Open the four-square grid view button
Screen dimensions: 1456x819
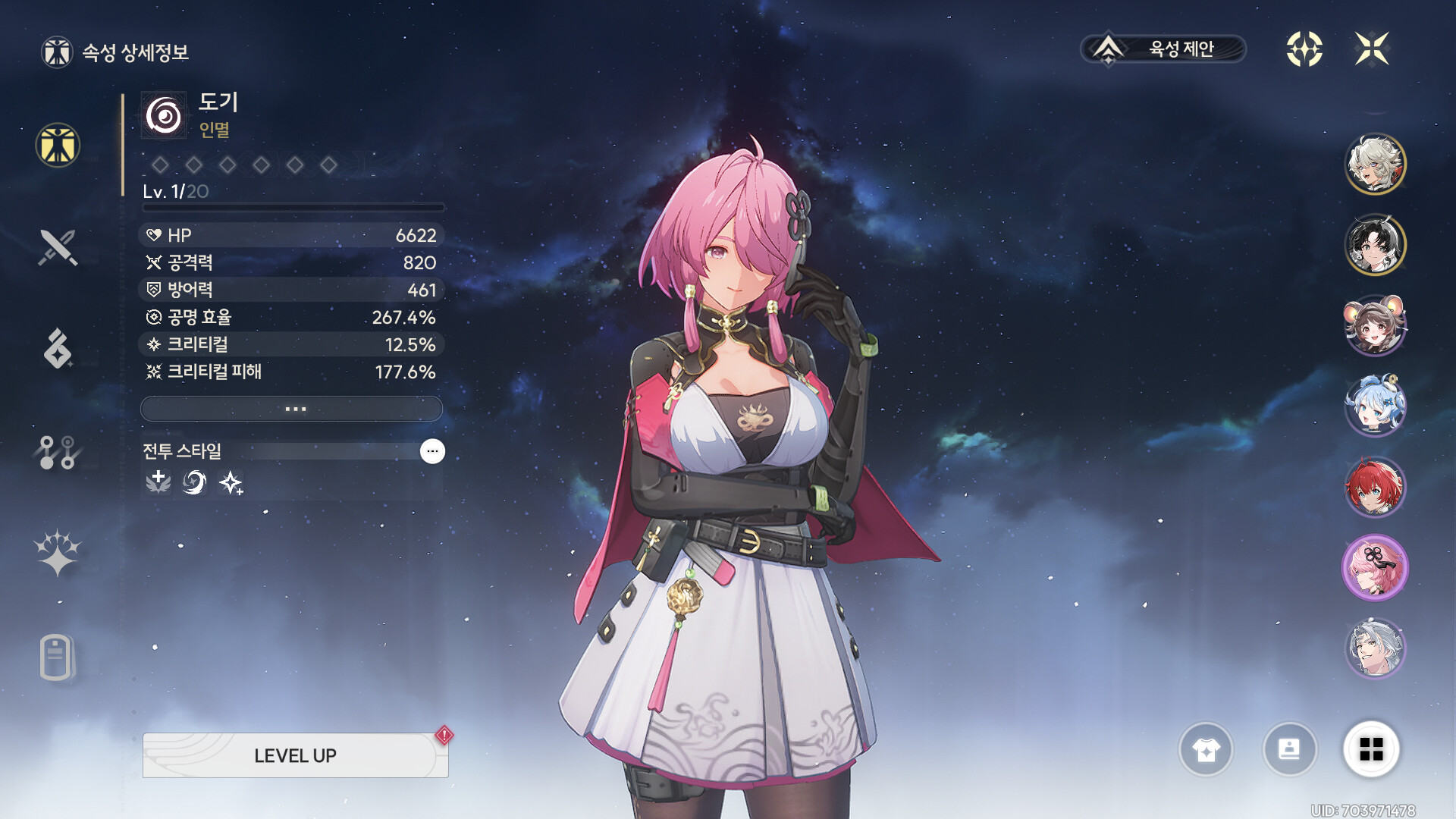tap(1371, 749)
